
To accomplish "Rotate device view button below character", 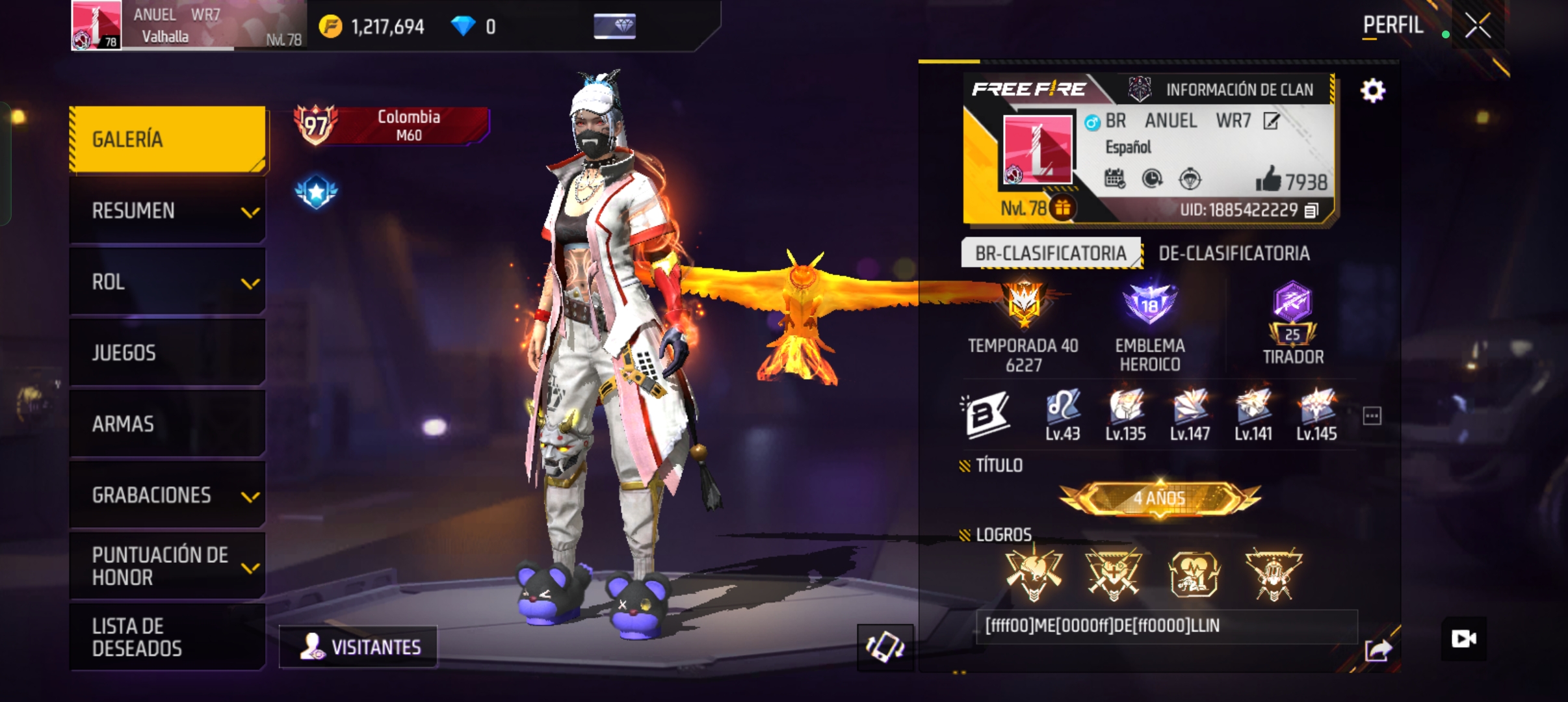I will (x=885, y=647).
